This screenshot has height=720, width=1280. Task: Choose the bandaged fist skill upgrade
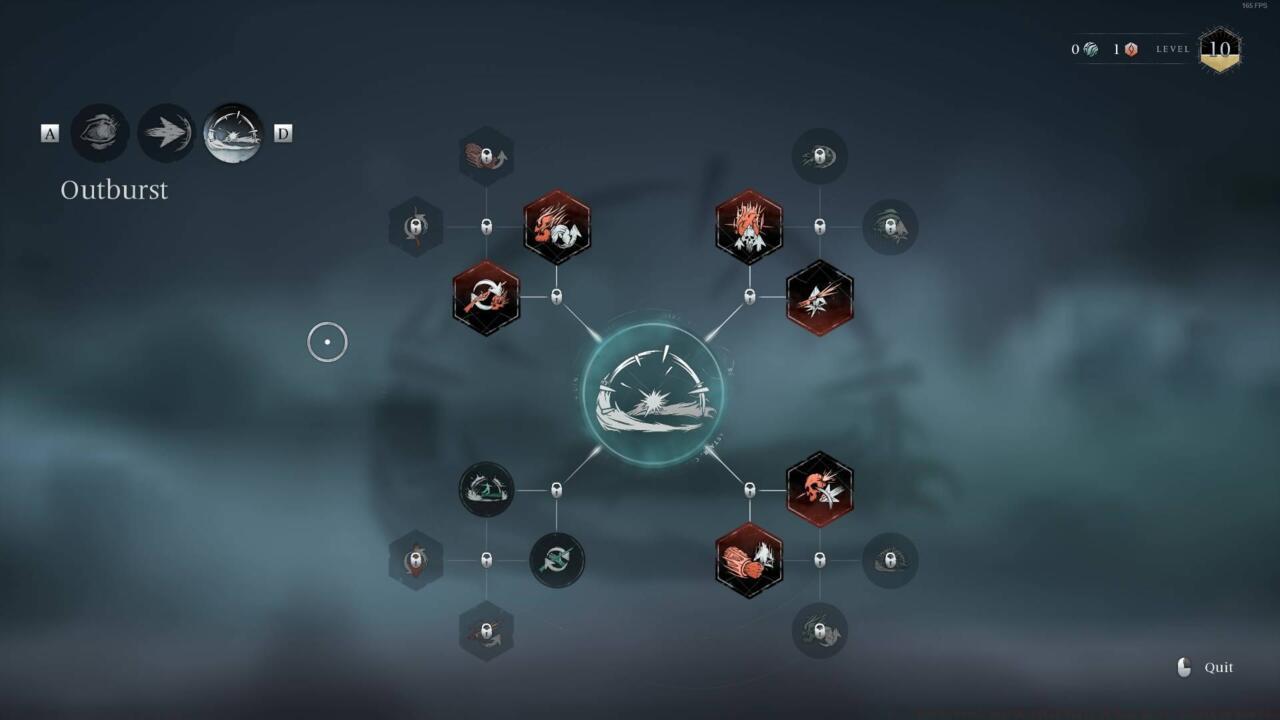point(748,561)
